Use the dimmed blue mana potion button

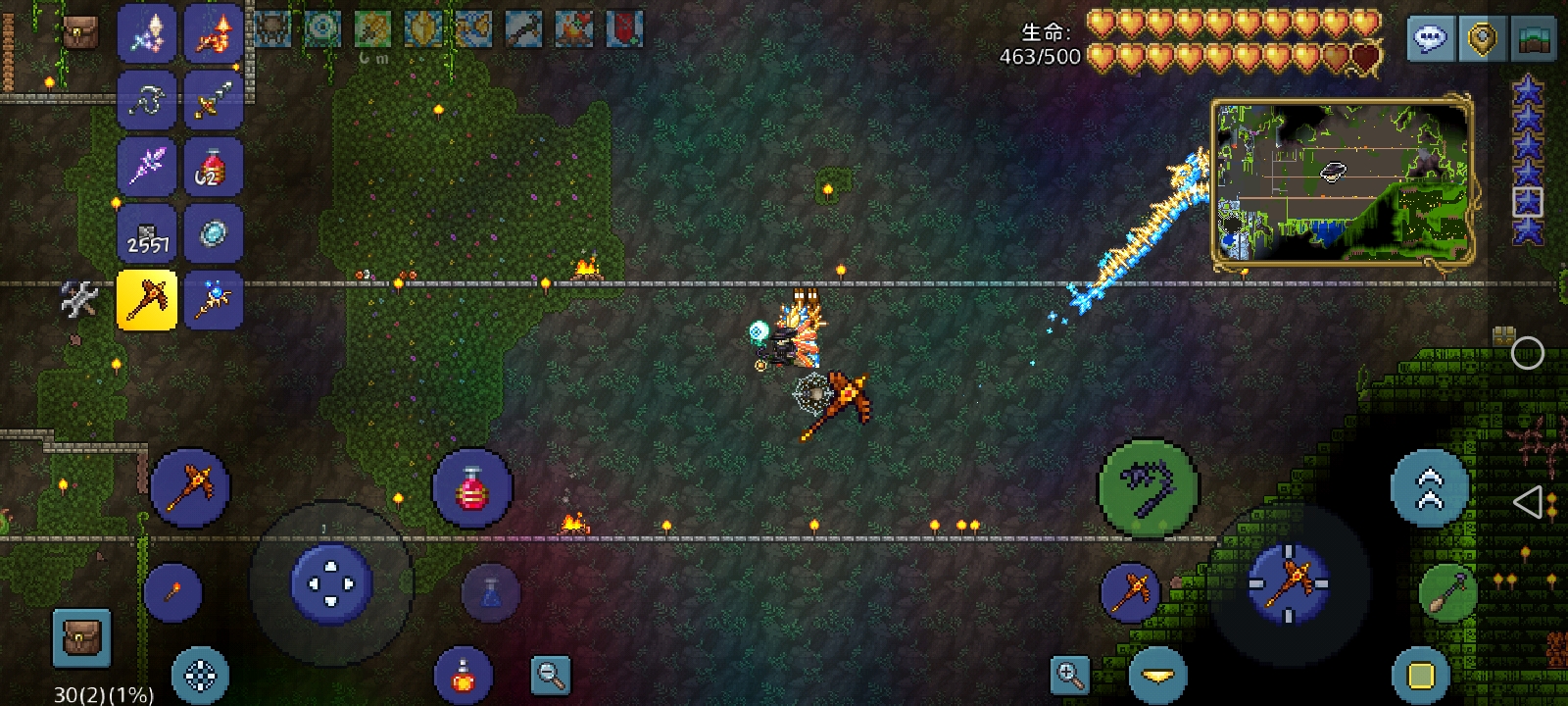490,592
